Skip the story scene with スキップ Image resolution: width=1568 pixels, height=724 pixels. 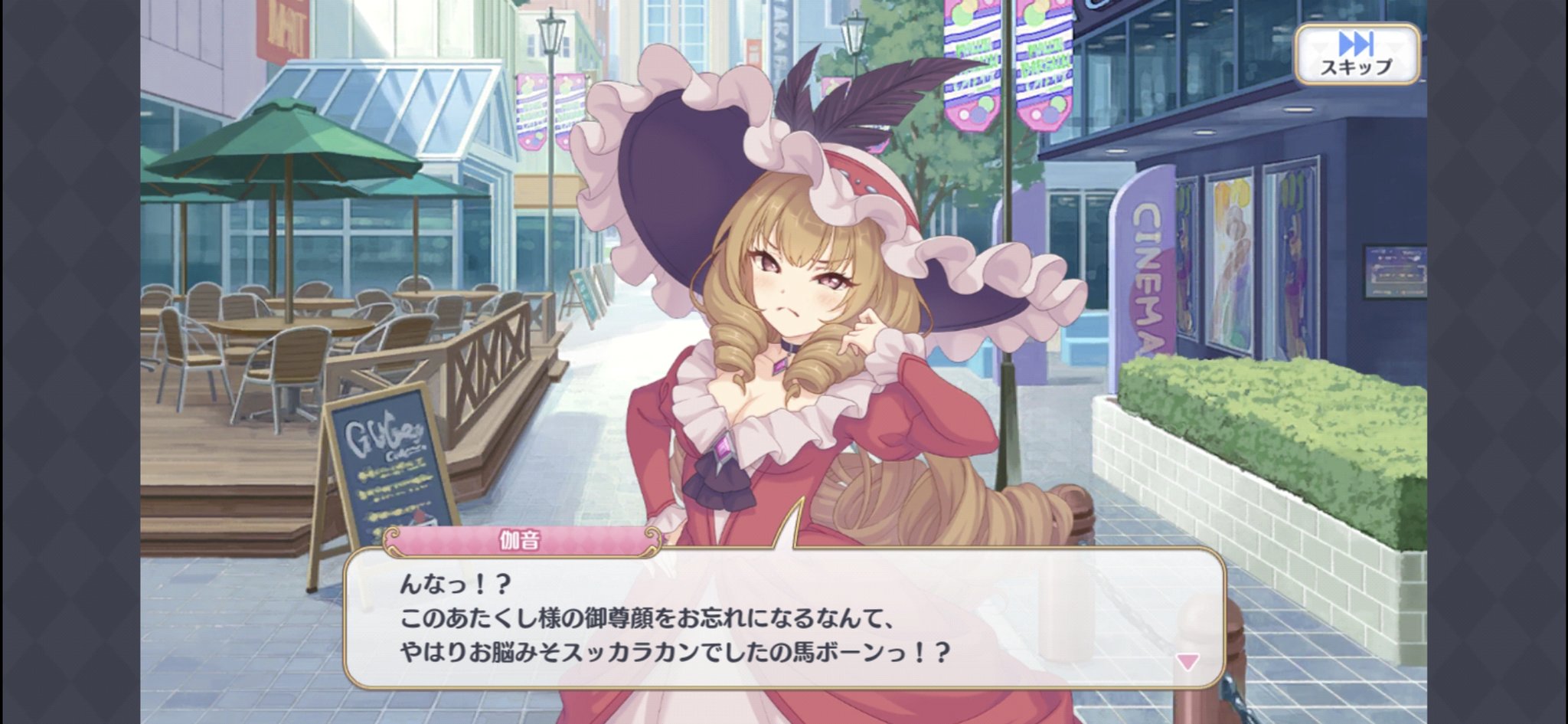1356,54
